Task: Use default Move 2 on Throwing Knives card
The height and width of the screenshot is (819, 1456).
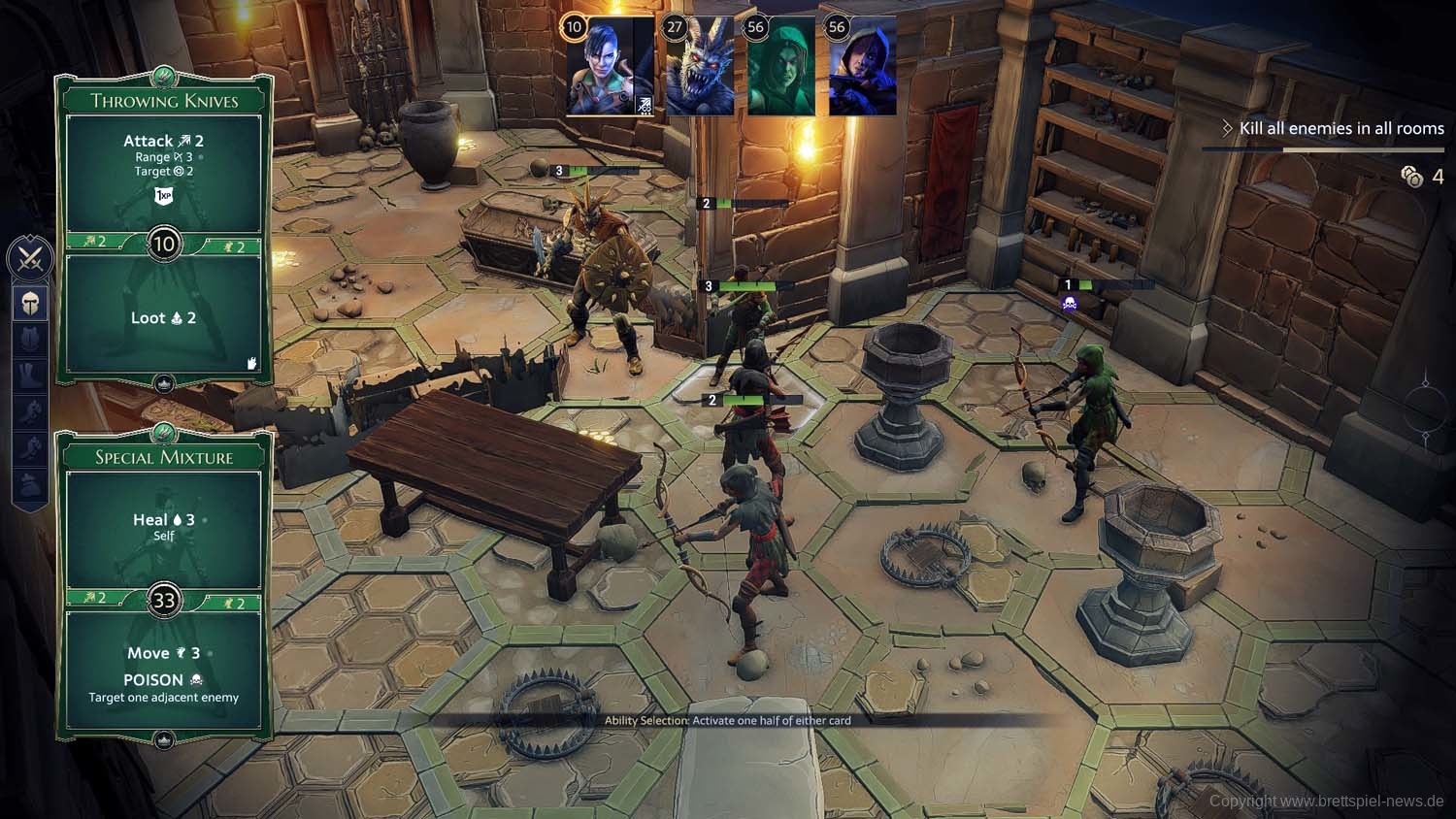Action: (234, 246)
